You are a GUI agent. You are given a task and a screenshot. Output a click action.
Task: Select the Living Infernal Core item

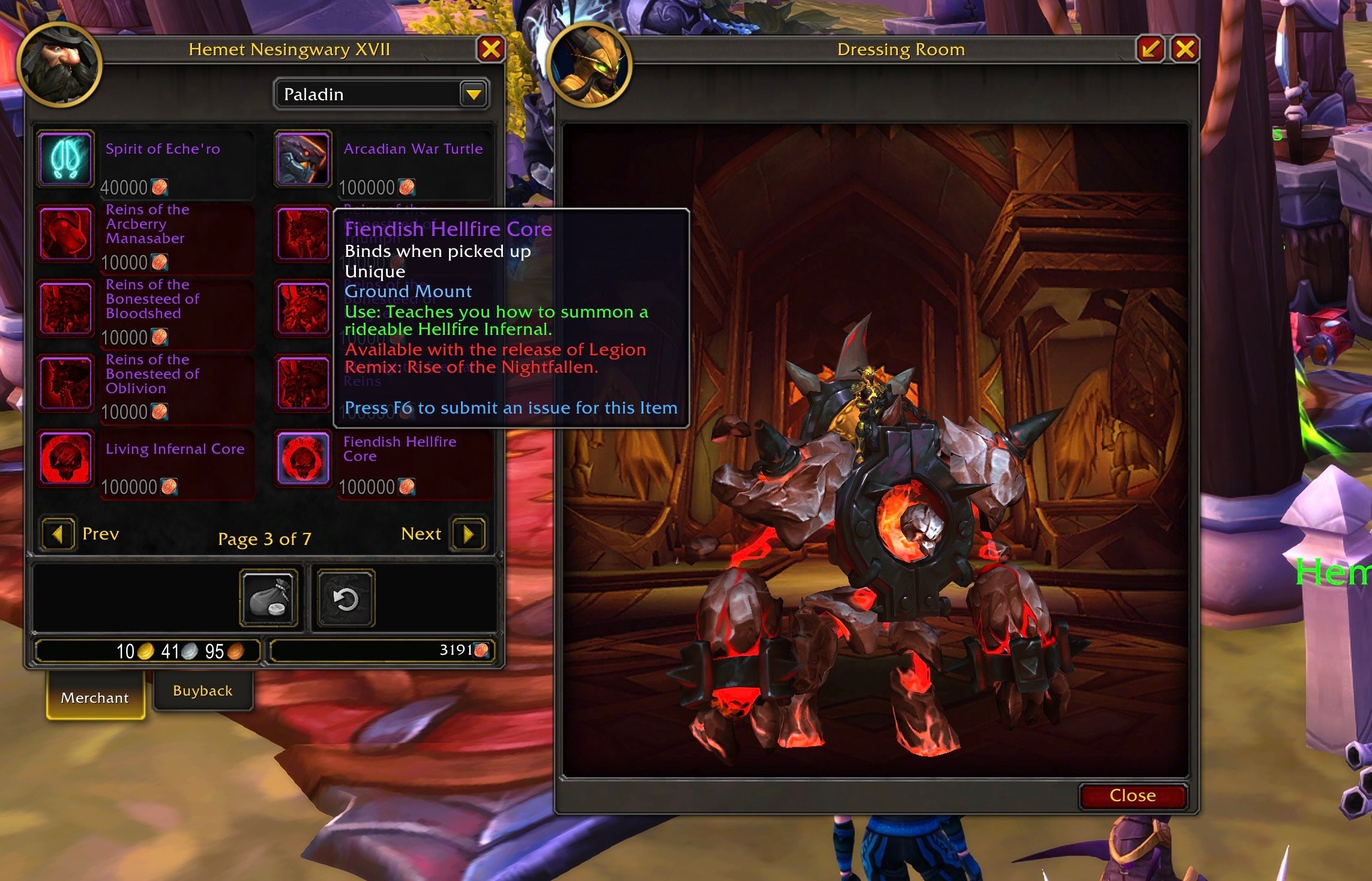[x=66, y=459]
